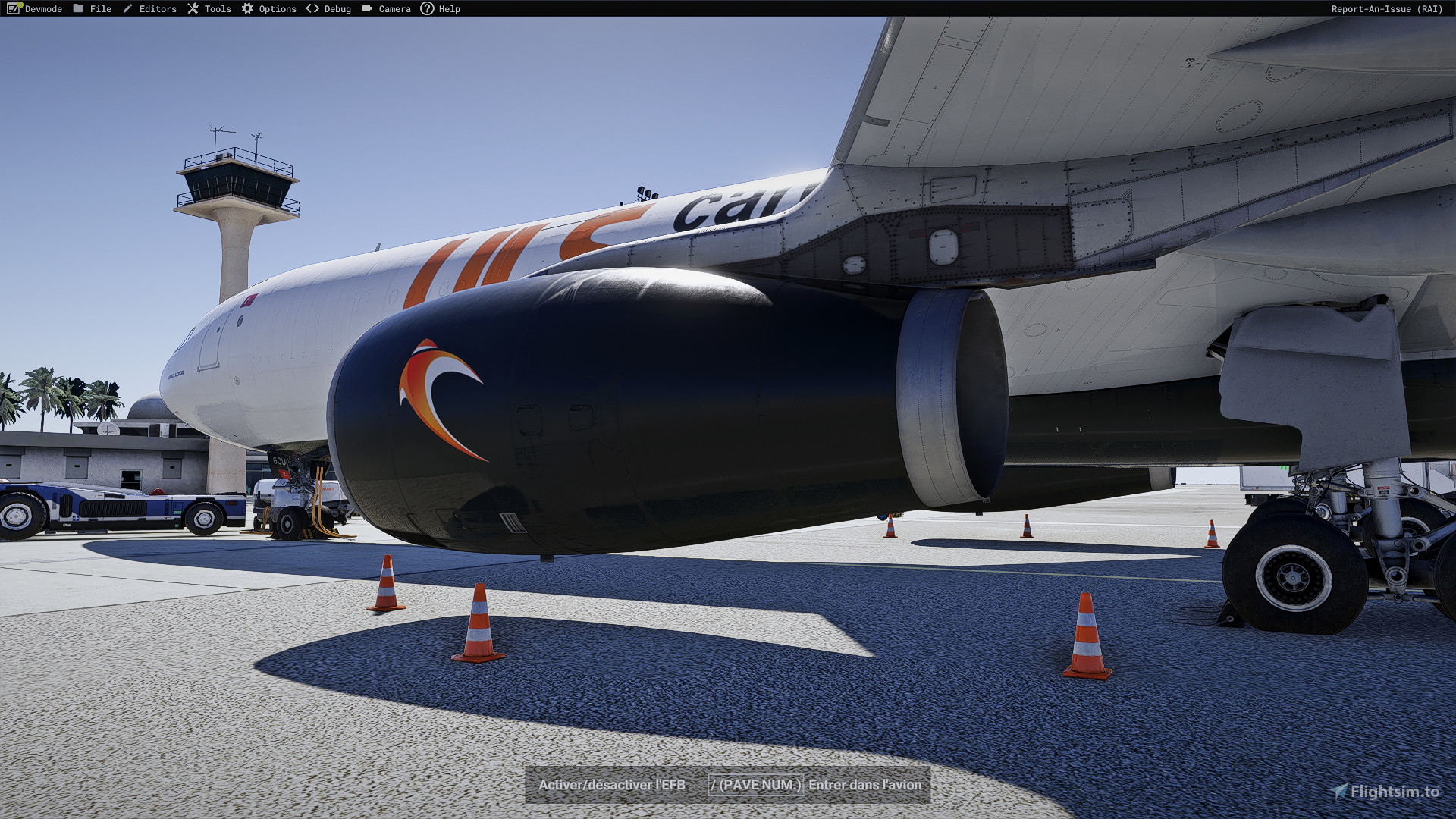The image size is (1456, 819).
Task: Open the Tools menu
Action: [x=218, y=8]
